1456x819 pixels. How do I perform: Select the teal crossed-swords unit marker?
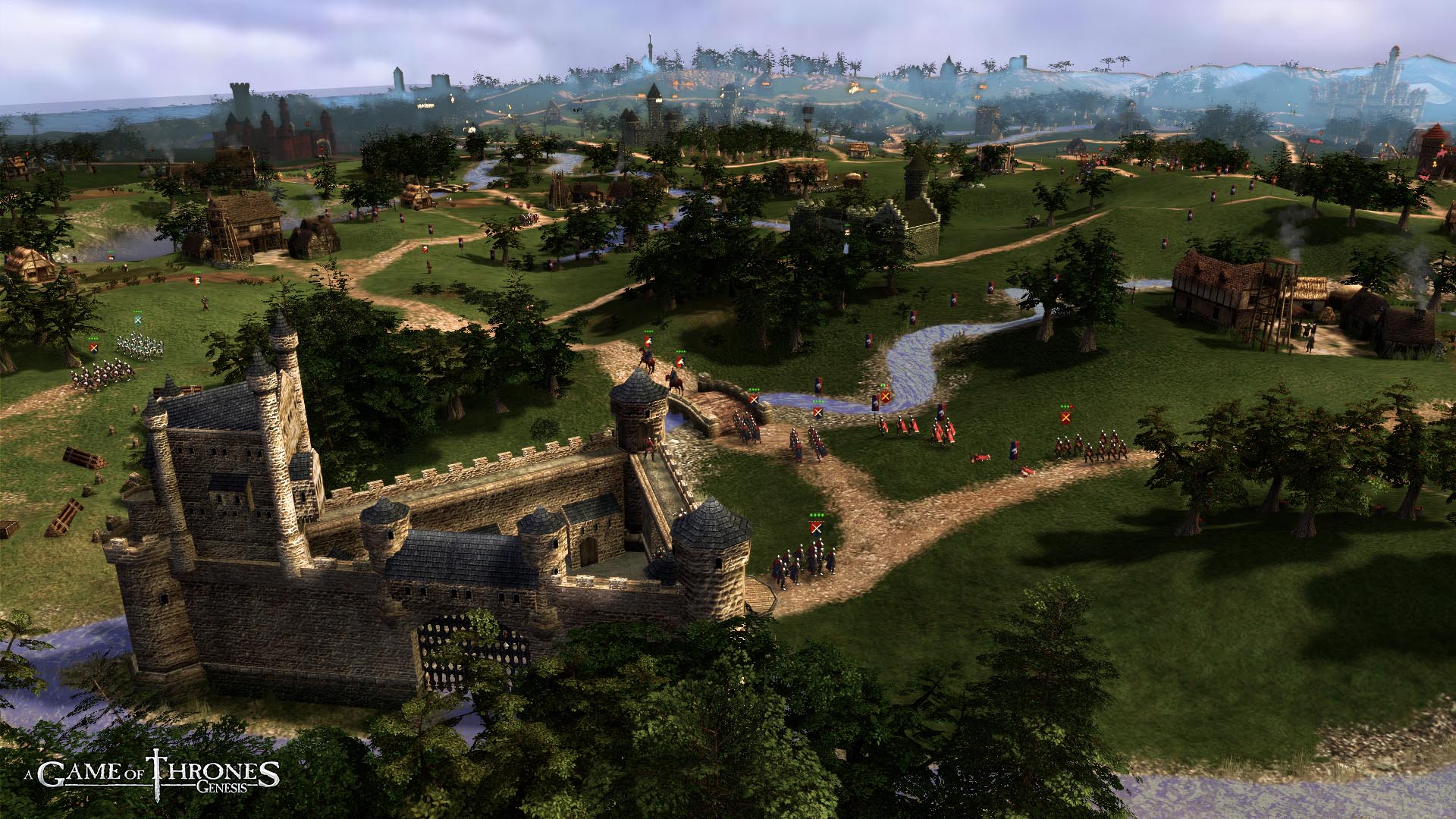pyautogui.click(x=138, y=321)
